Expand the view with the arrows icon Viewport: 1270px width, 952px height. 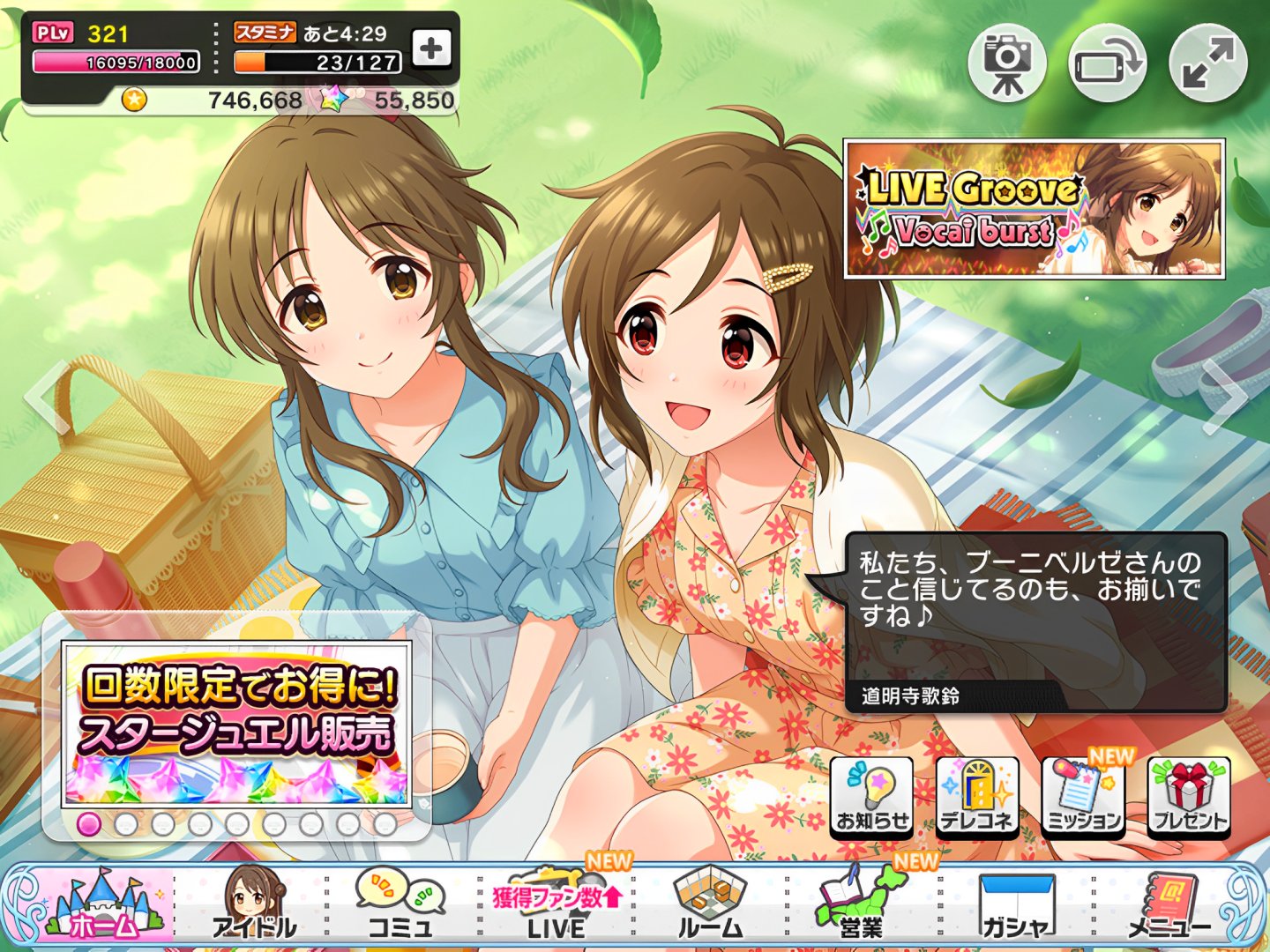pyautogui.click(x=1208, y=63)
